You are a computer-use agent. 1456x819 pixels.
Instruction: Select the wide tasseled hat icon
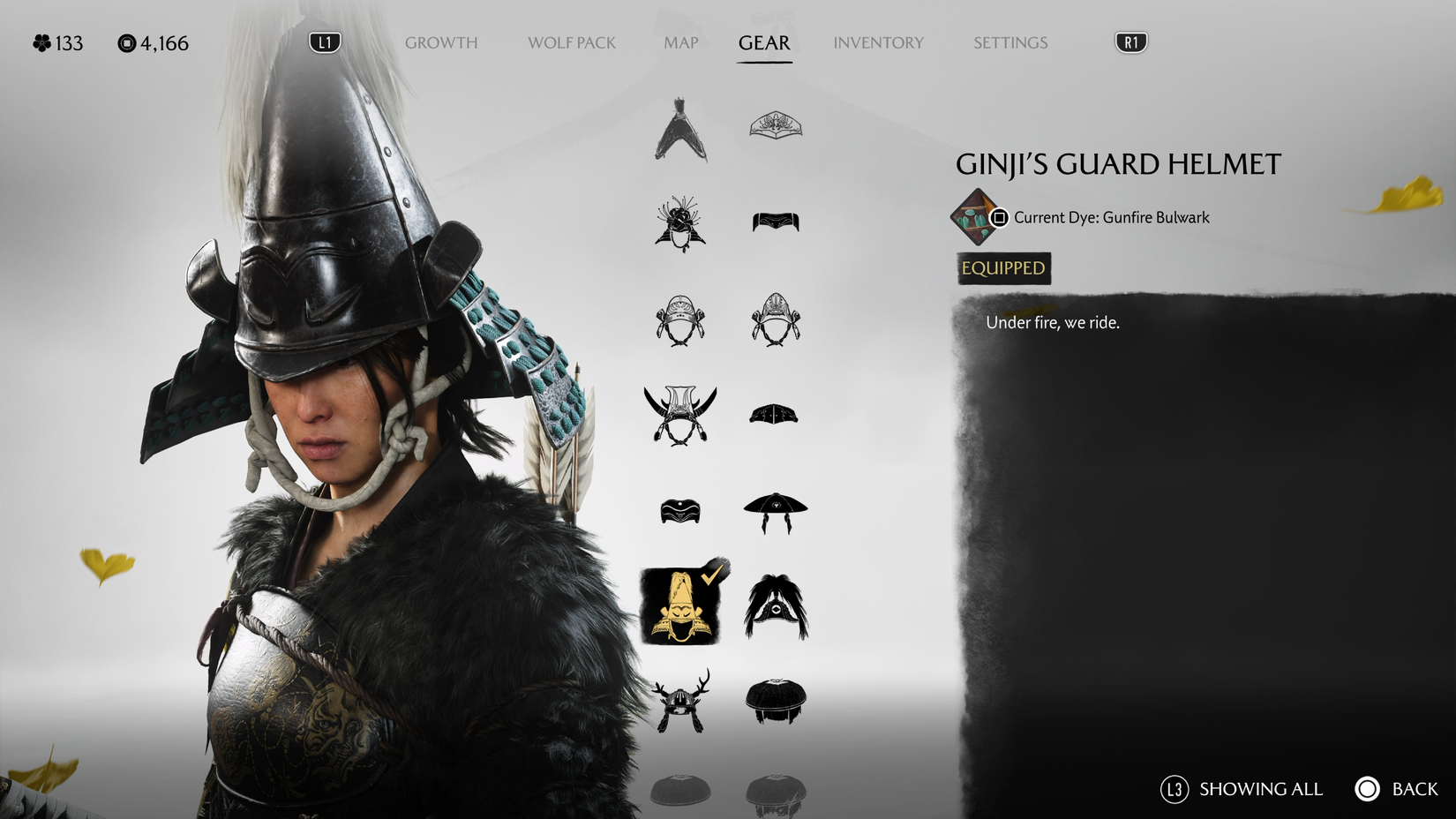774,510
